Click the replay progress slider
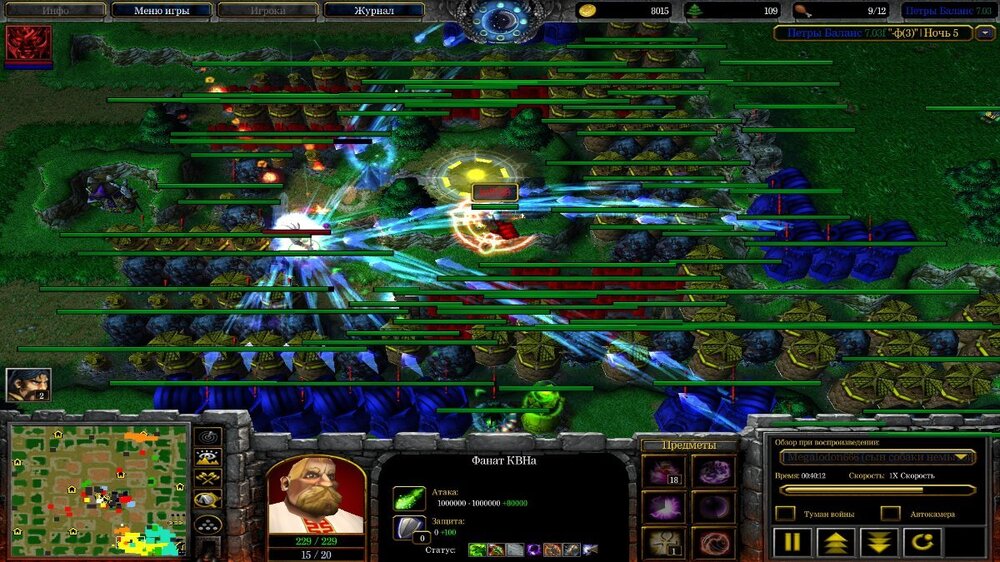 876,490
